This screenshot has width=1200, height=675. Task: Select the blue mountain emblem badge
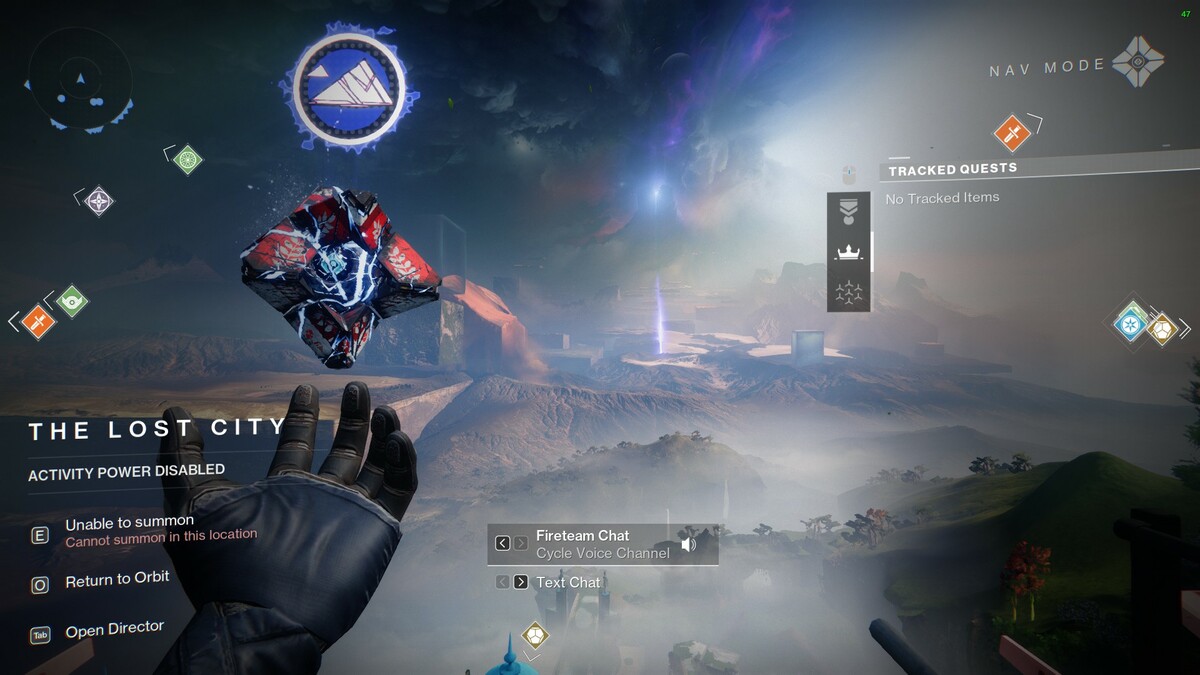click(x=350, y=88)
